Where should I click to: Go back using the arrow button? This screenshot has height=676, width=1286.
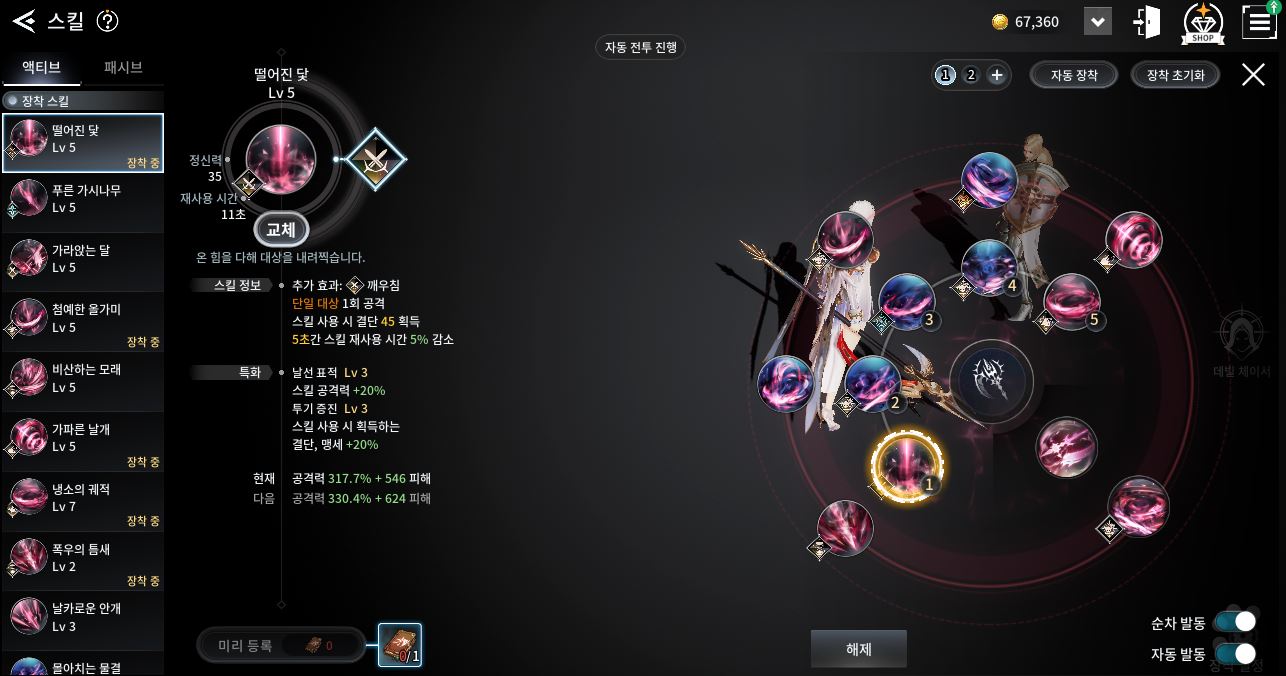point(24,21)
